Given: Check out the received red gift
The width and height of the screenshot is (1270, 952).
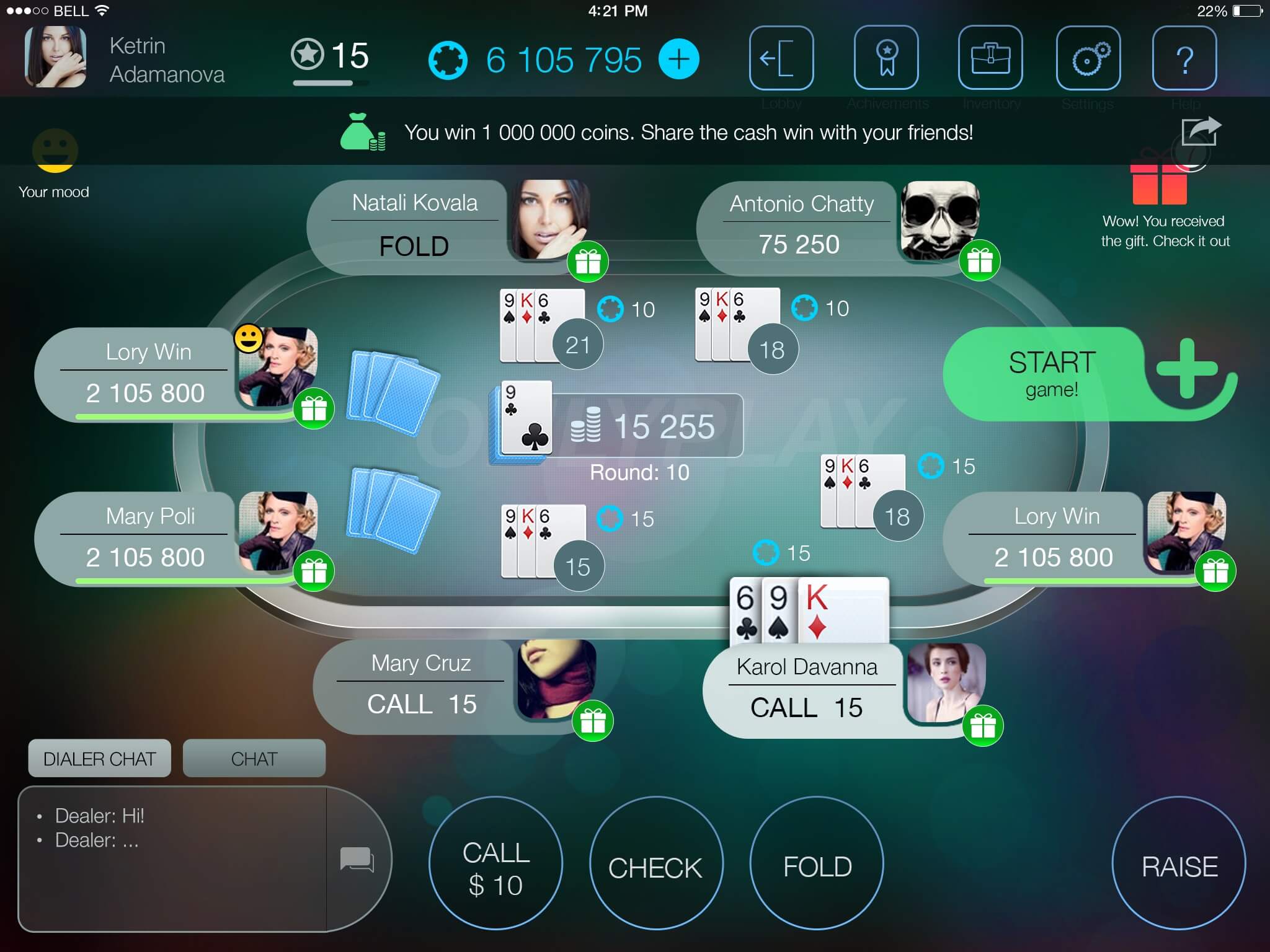Looking at the screenshot, I should (x=1158, y=182).
